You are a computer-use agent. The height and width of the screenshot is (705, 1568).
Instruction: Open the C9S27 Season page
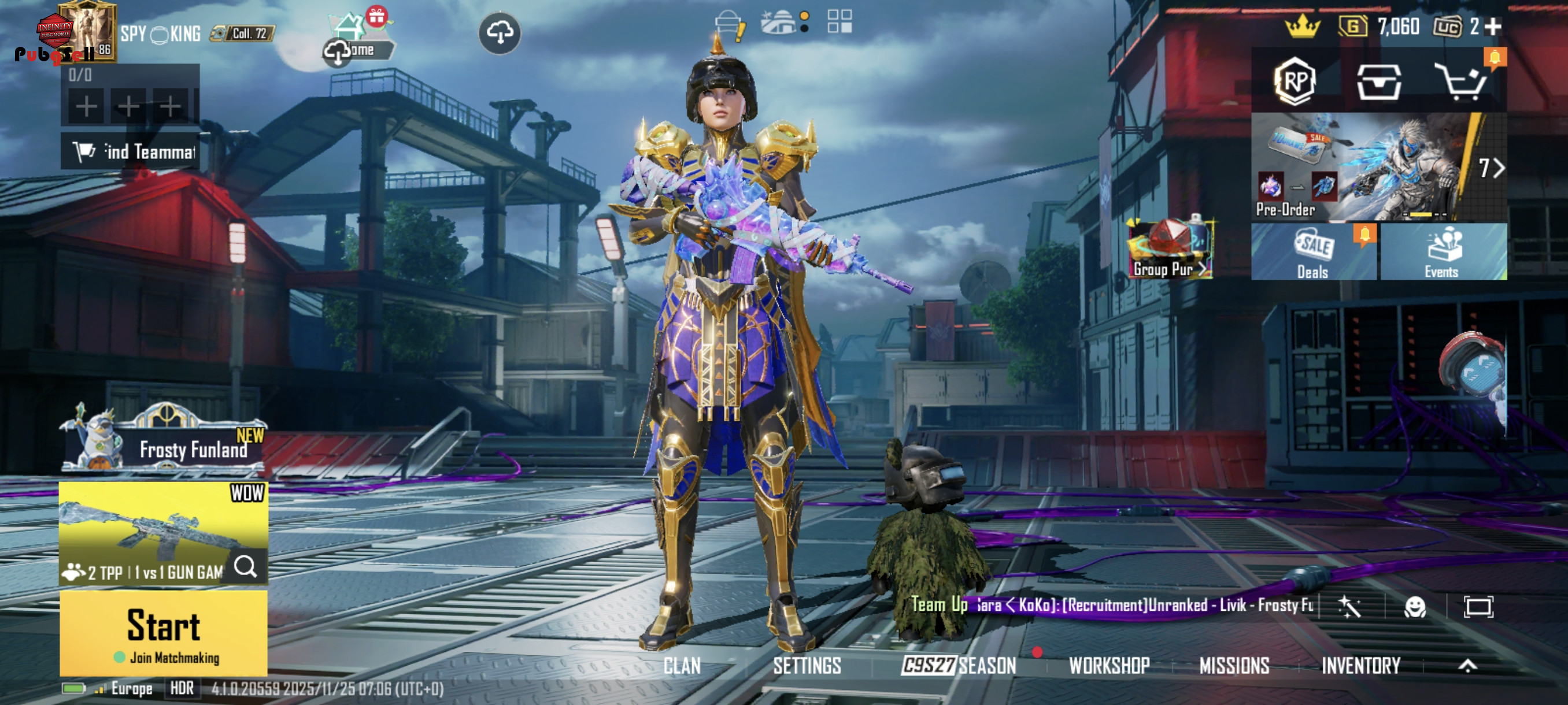click(959, 666)
